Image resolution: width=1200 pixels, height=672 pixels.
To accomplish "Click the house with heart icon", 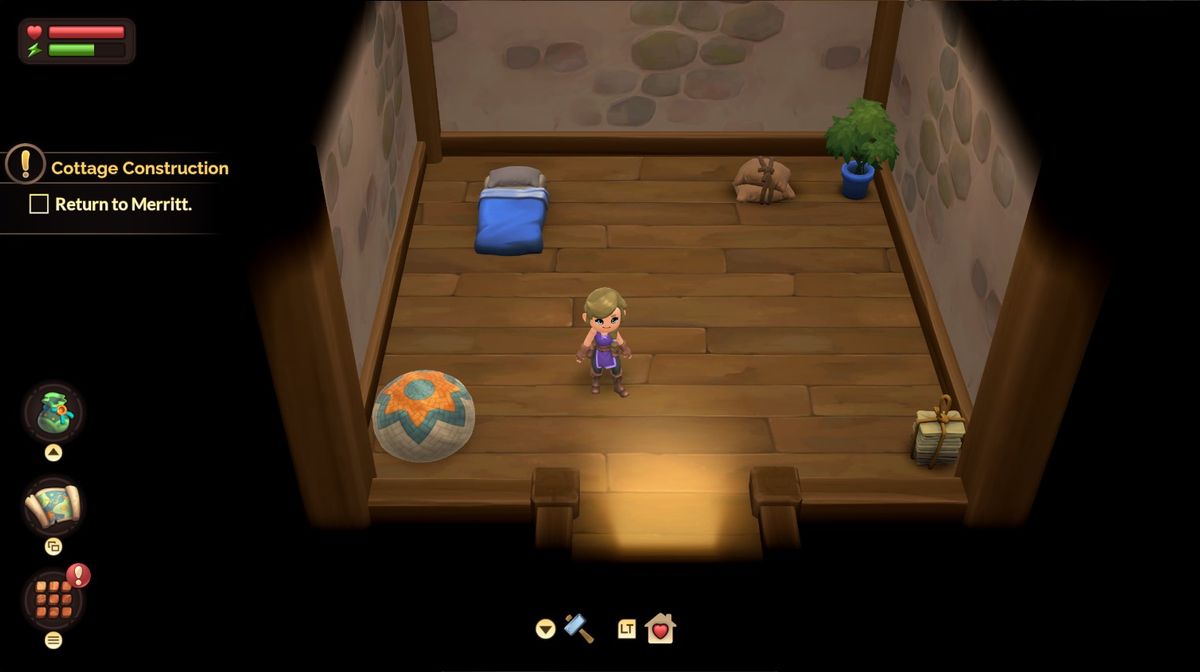I will tap(660, 628).
